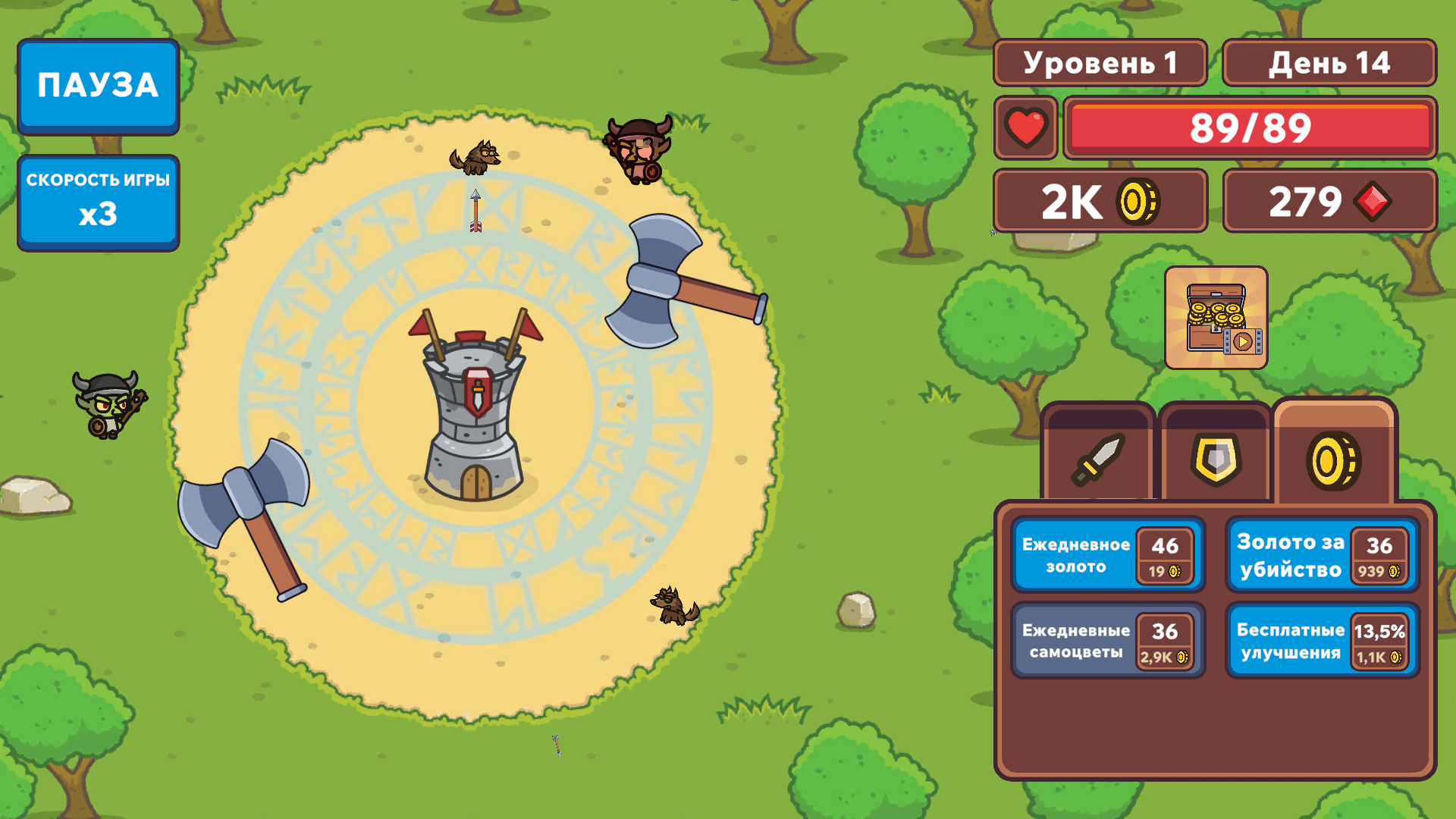Expand the gold amount display
Image resolution: width=1456 pixels, height=819 pixels.
pos(1099,201)
